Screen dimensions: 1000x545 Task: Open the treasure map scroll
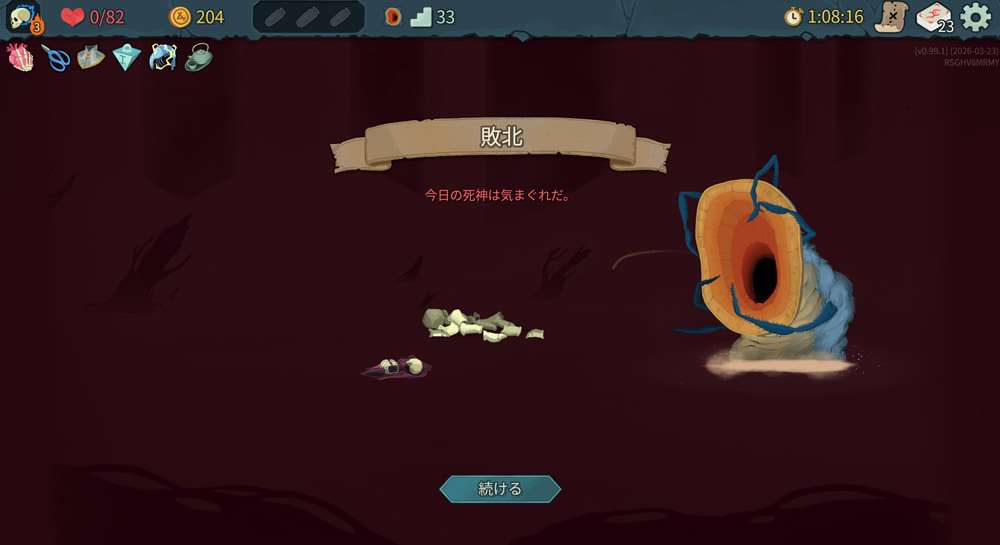[x=890, y=17]
